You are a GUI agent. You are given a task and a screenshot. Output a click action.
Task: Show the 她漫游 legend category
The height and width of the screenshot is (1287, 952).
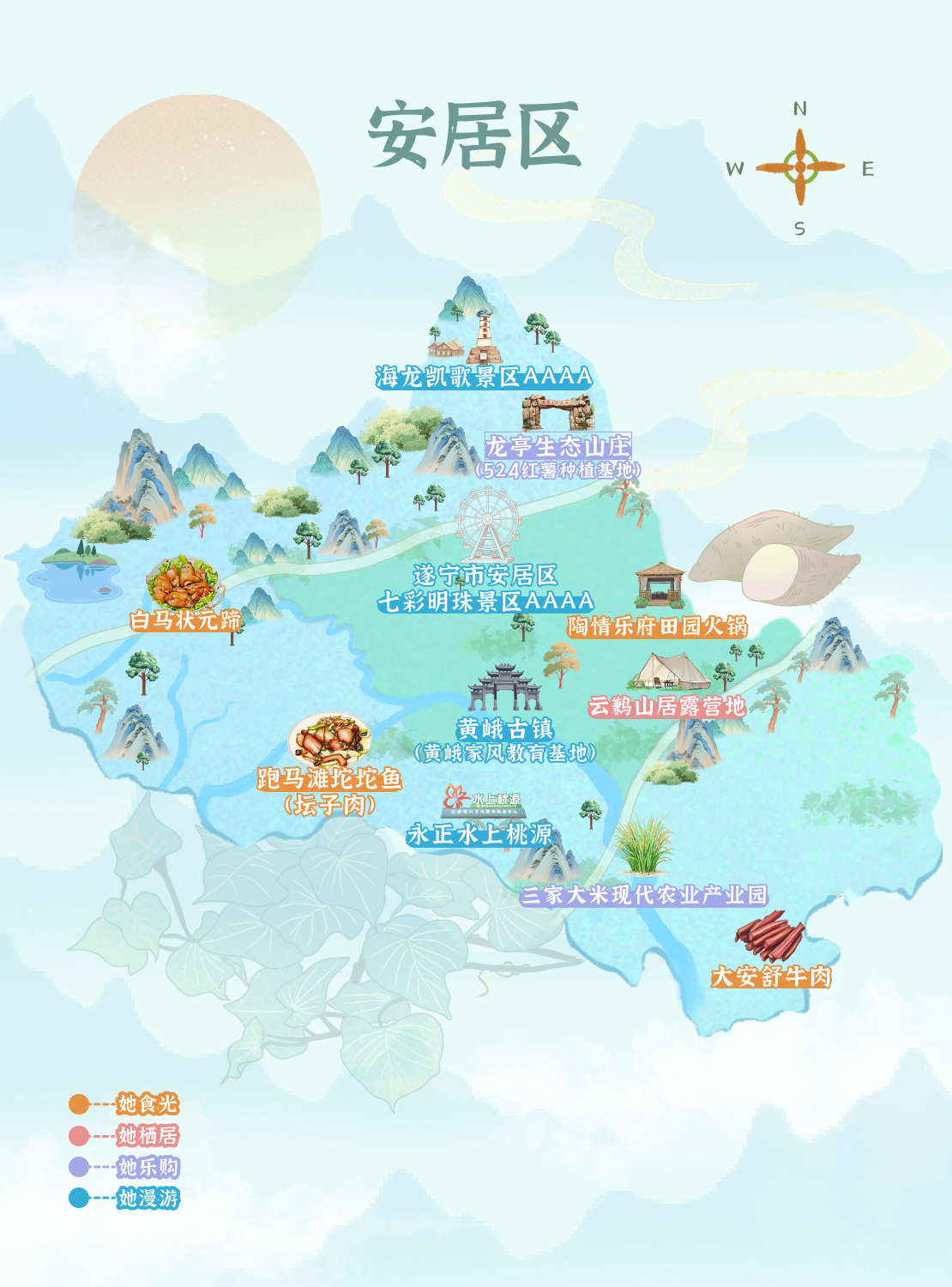(x=148, y=1198)
